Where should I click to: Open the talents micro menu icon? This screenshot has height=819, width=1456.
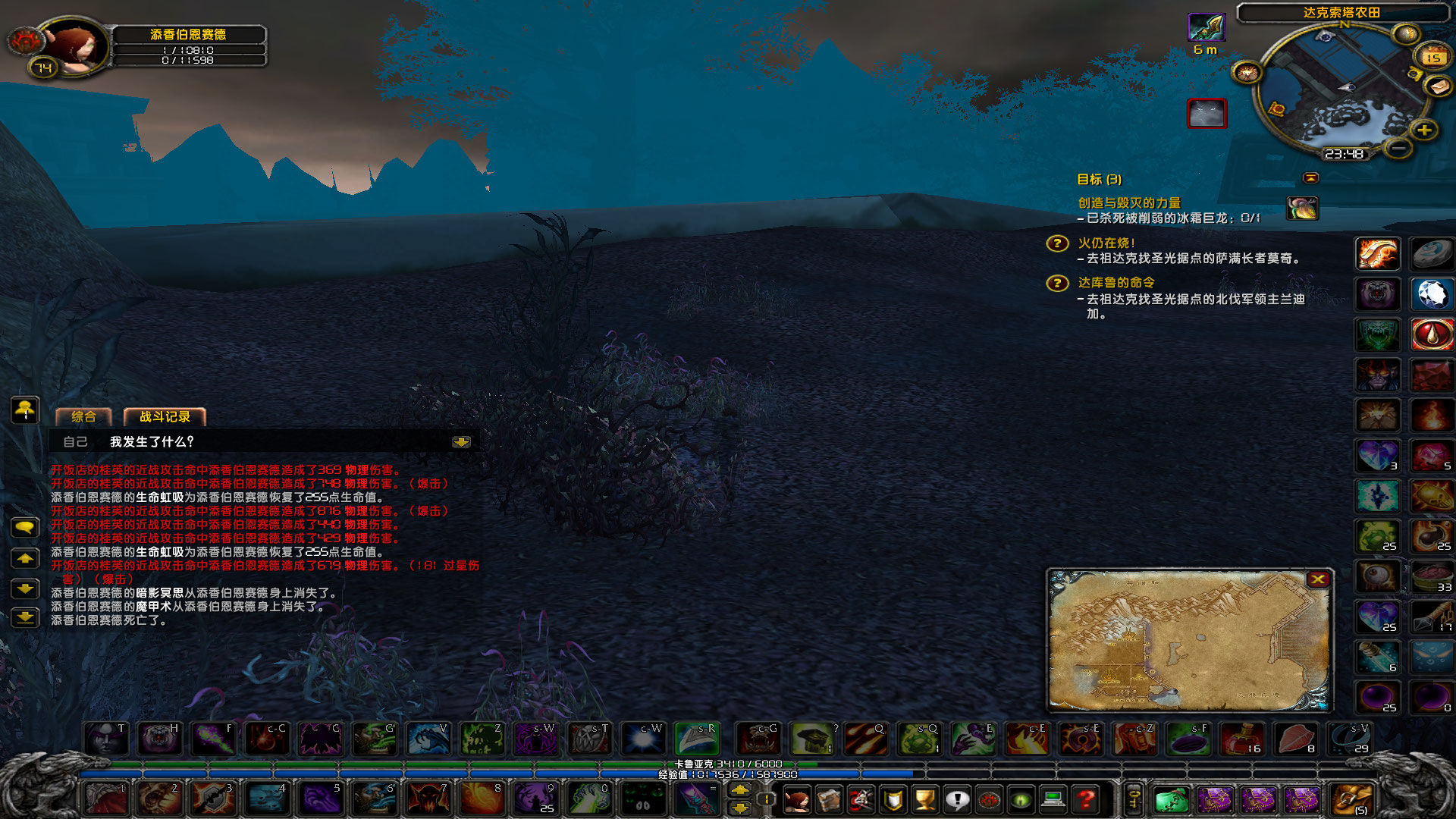point(860,800)
